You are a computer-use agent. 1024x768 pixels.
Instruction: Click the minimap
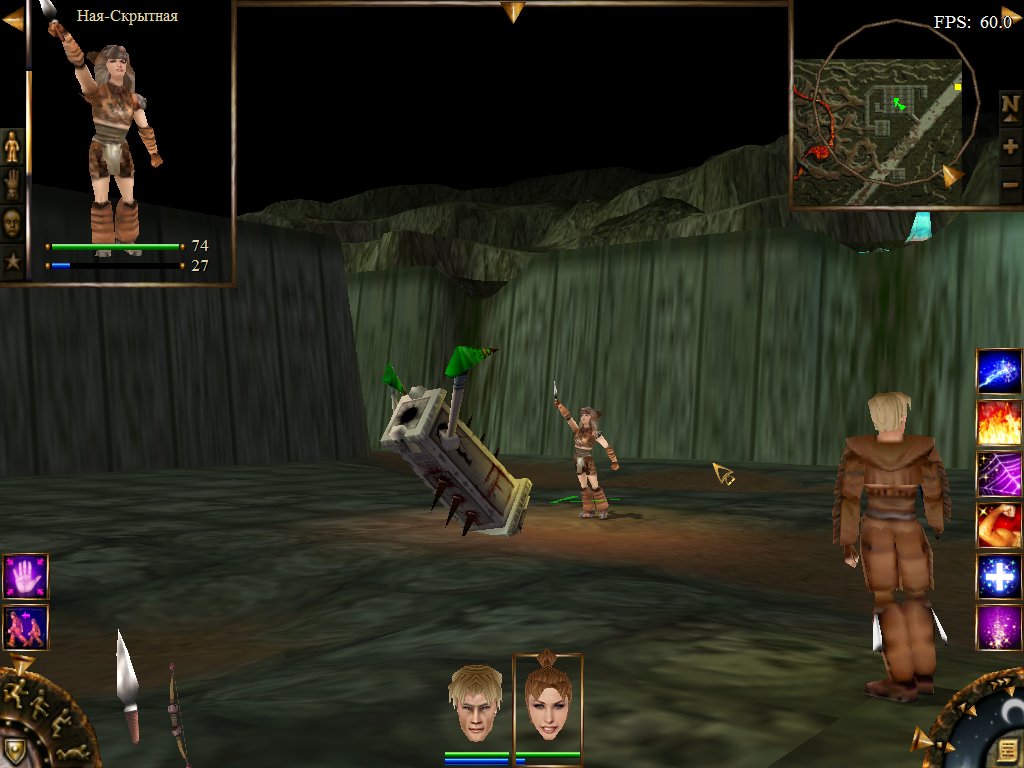coord(878,131)
